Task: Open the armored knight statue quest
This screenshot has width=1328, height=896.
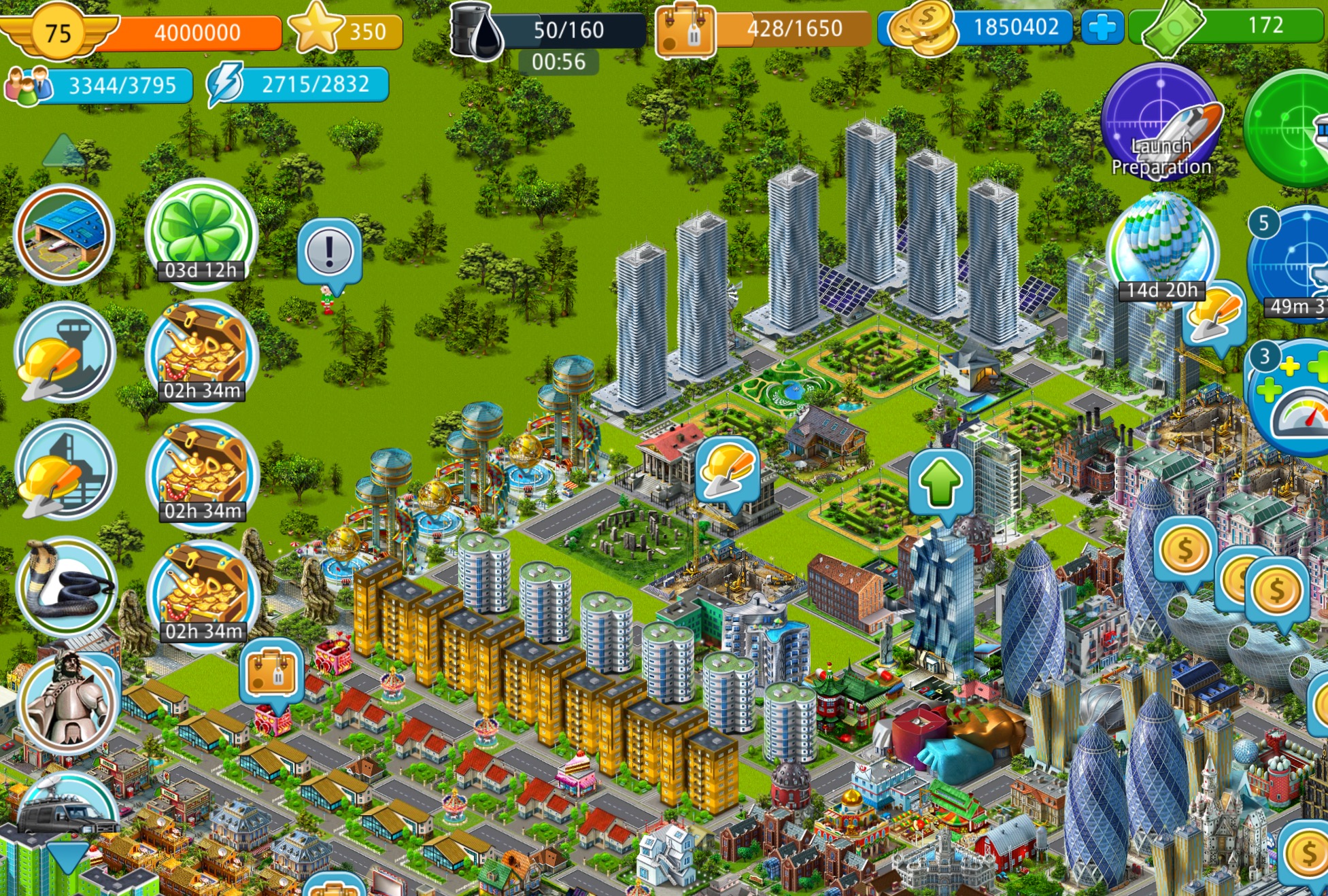Action: pos(66,703)
